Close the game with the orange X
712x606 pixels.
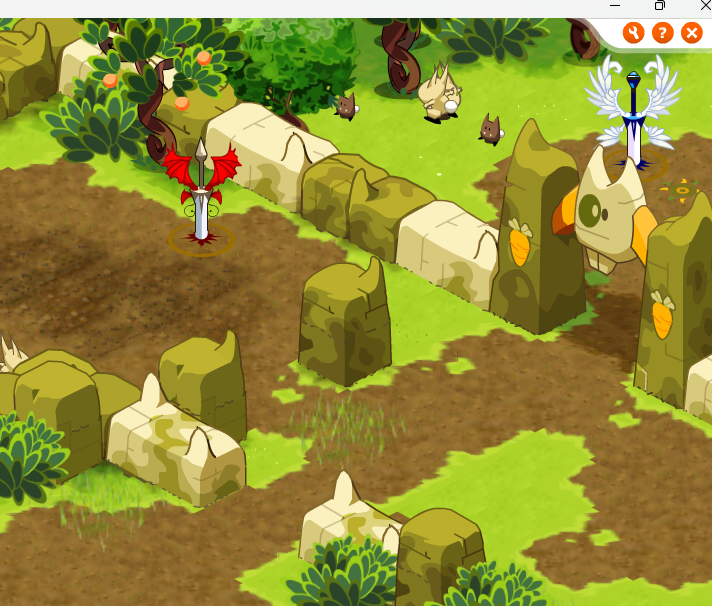[691, 33]
